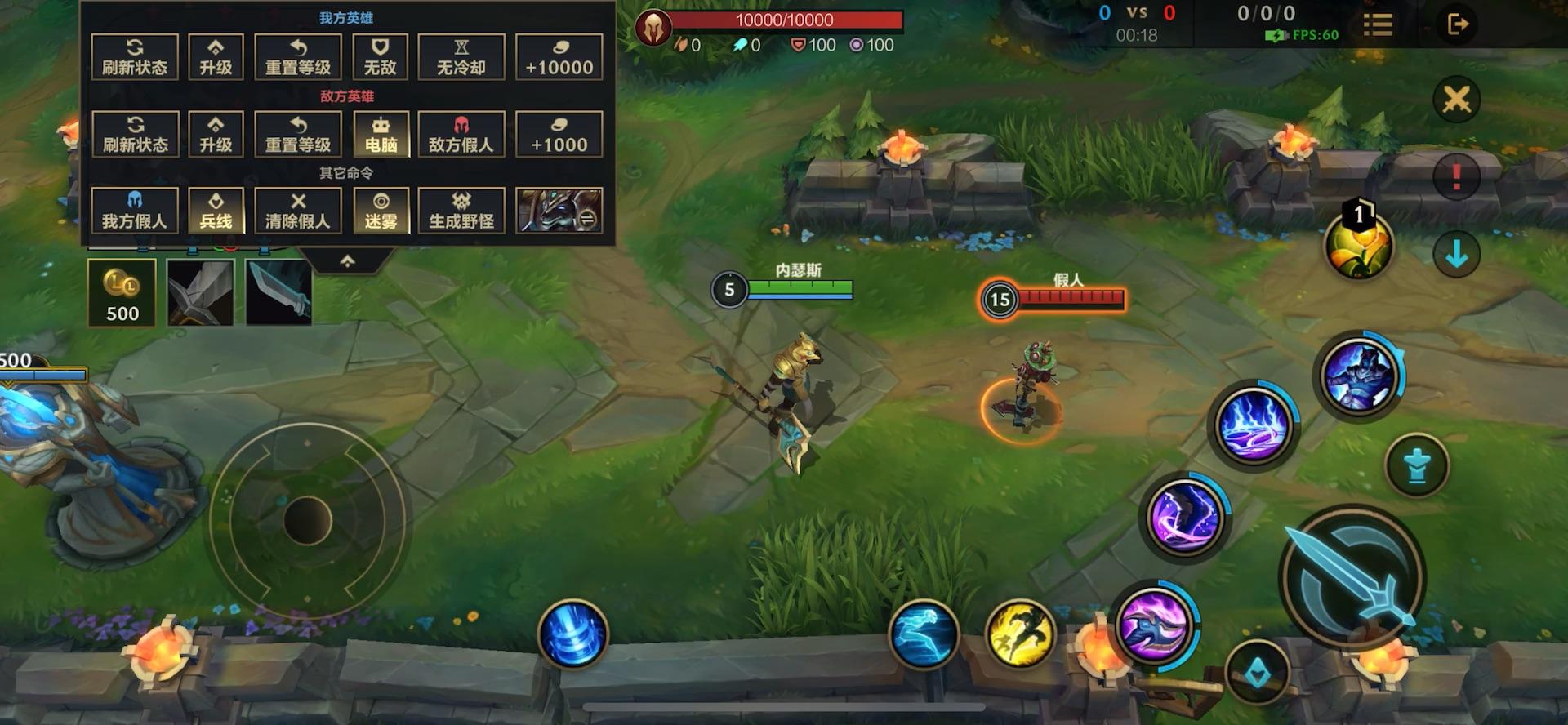The width and height of the screenshot is (1568, 725).
Task: Open the 500 gold shop button
Action: tap(122, 293)
